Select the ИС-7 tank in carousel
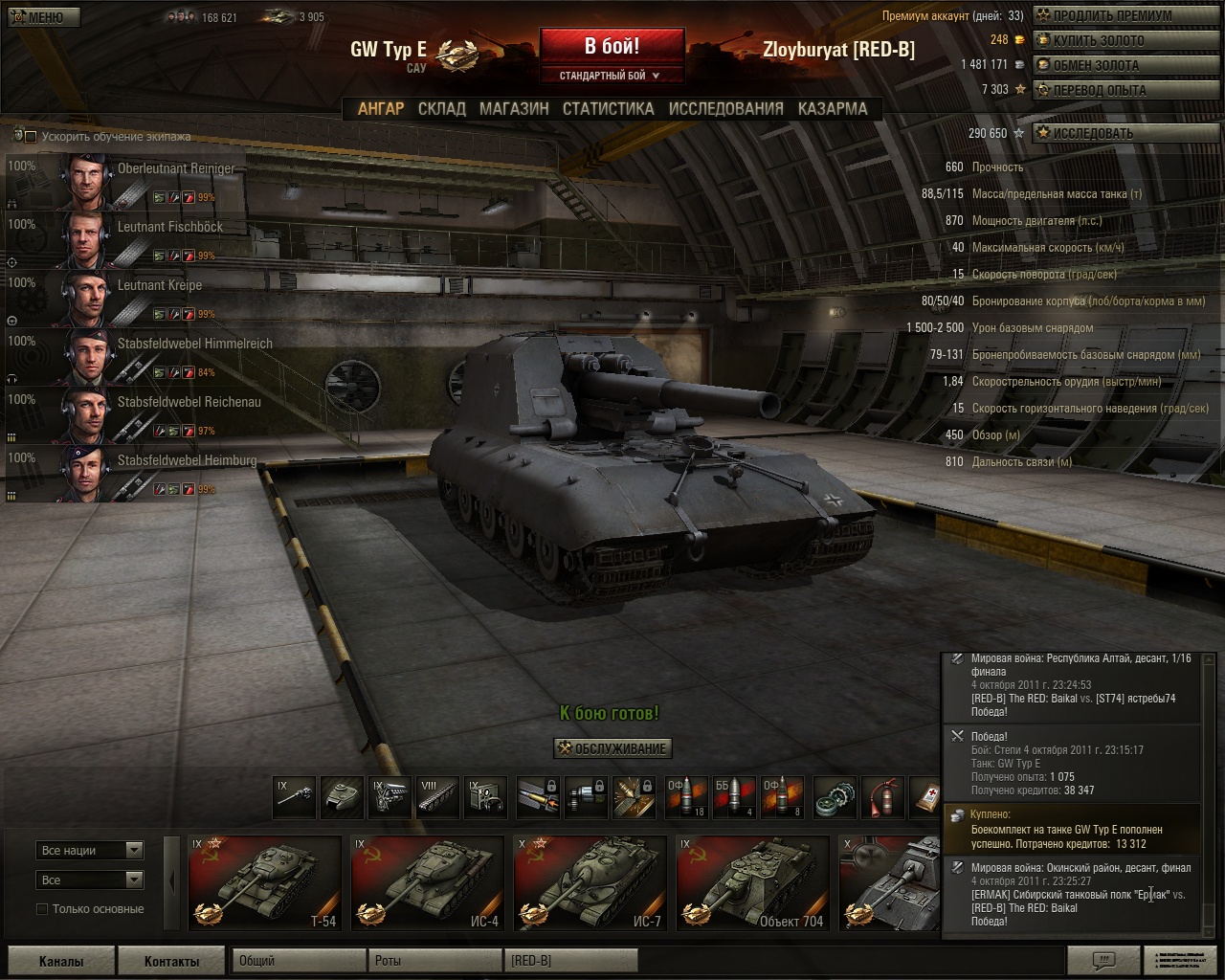 [x=590, y=883]
